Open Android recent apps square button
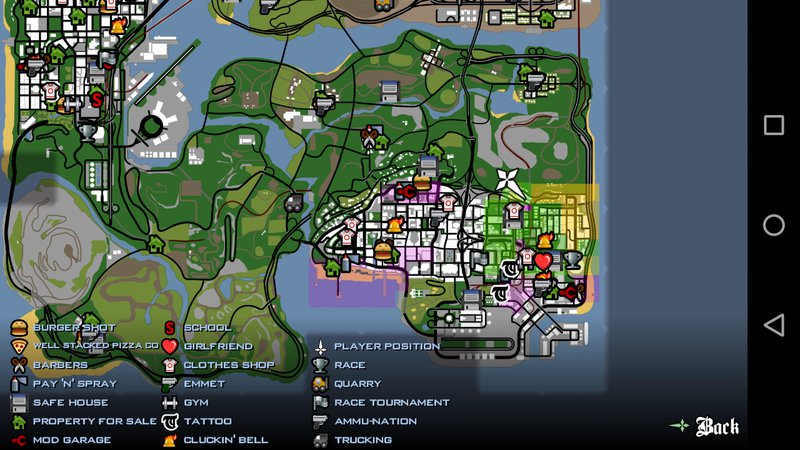The image size is (800, 450). pos(774,125)
